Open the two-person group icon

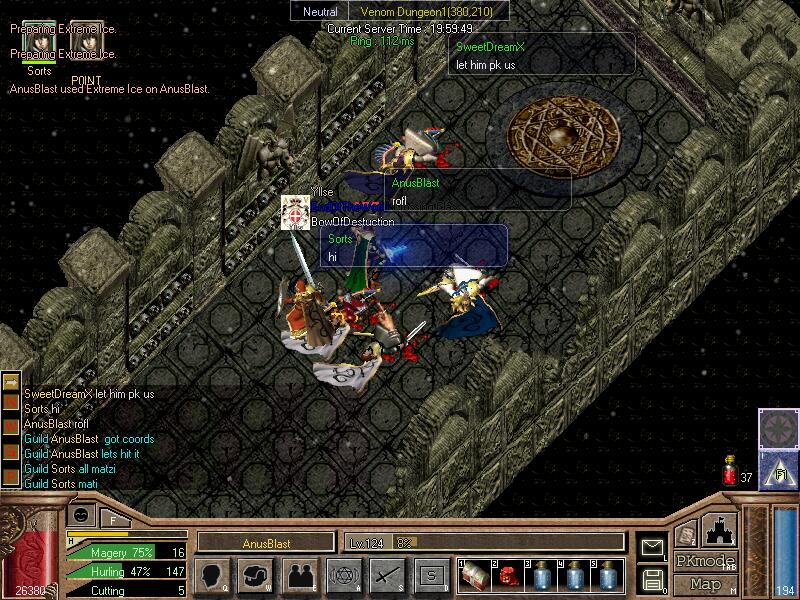tap(298, 575)
